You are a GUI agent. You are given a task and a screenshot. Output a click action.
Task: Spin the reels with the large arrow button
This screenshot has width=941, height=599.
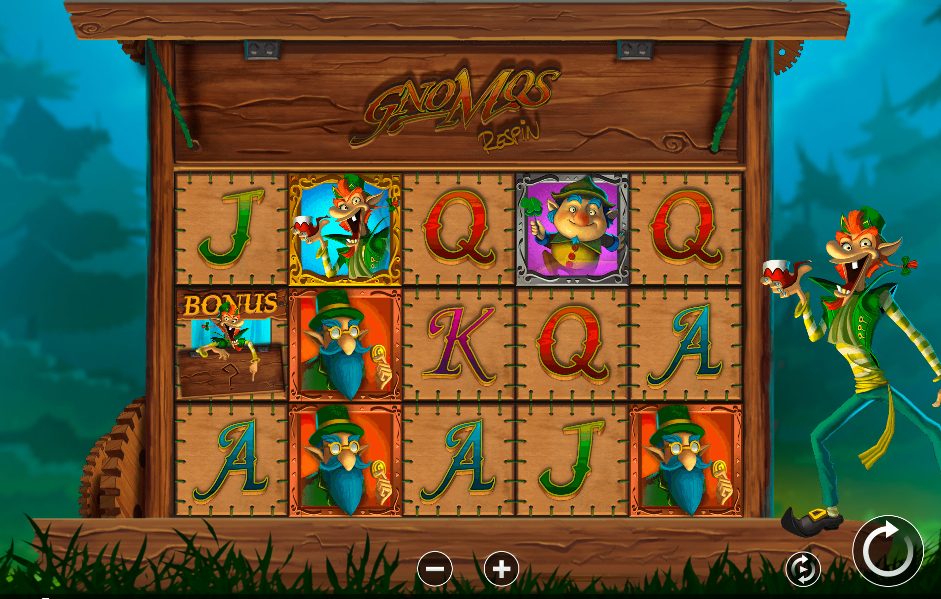click(887, 550)
